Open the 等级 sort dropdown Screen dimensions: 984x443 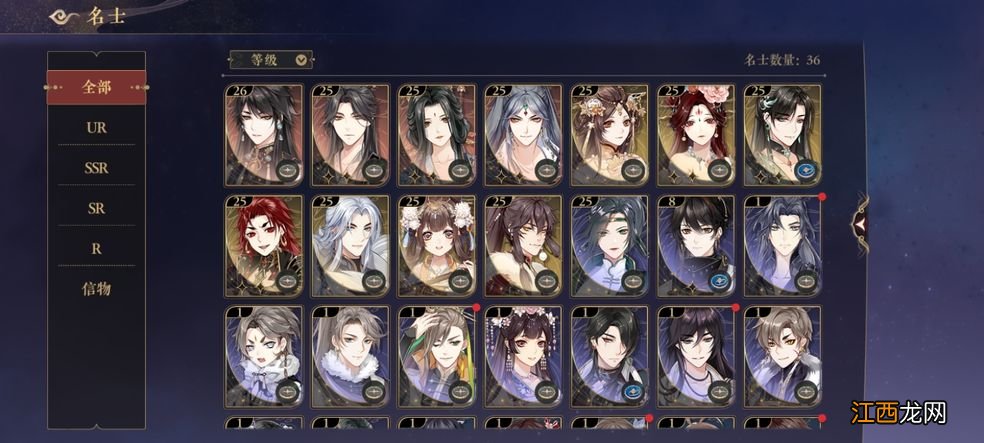[271, 59]
